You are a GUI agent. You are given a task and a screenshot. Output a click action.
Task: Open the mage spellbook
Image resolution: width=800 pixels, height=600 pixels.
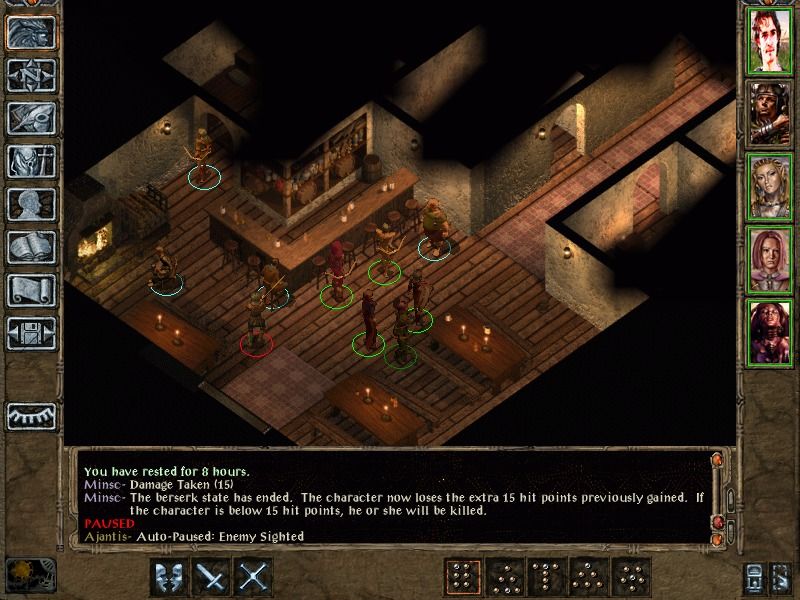pyautogui.click(x=30, y=247)
